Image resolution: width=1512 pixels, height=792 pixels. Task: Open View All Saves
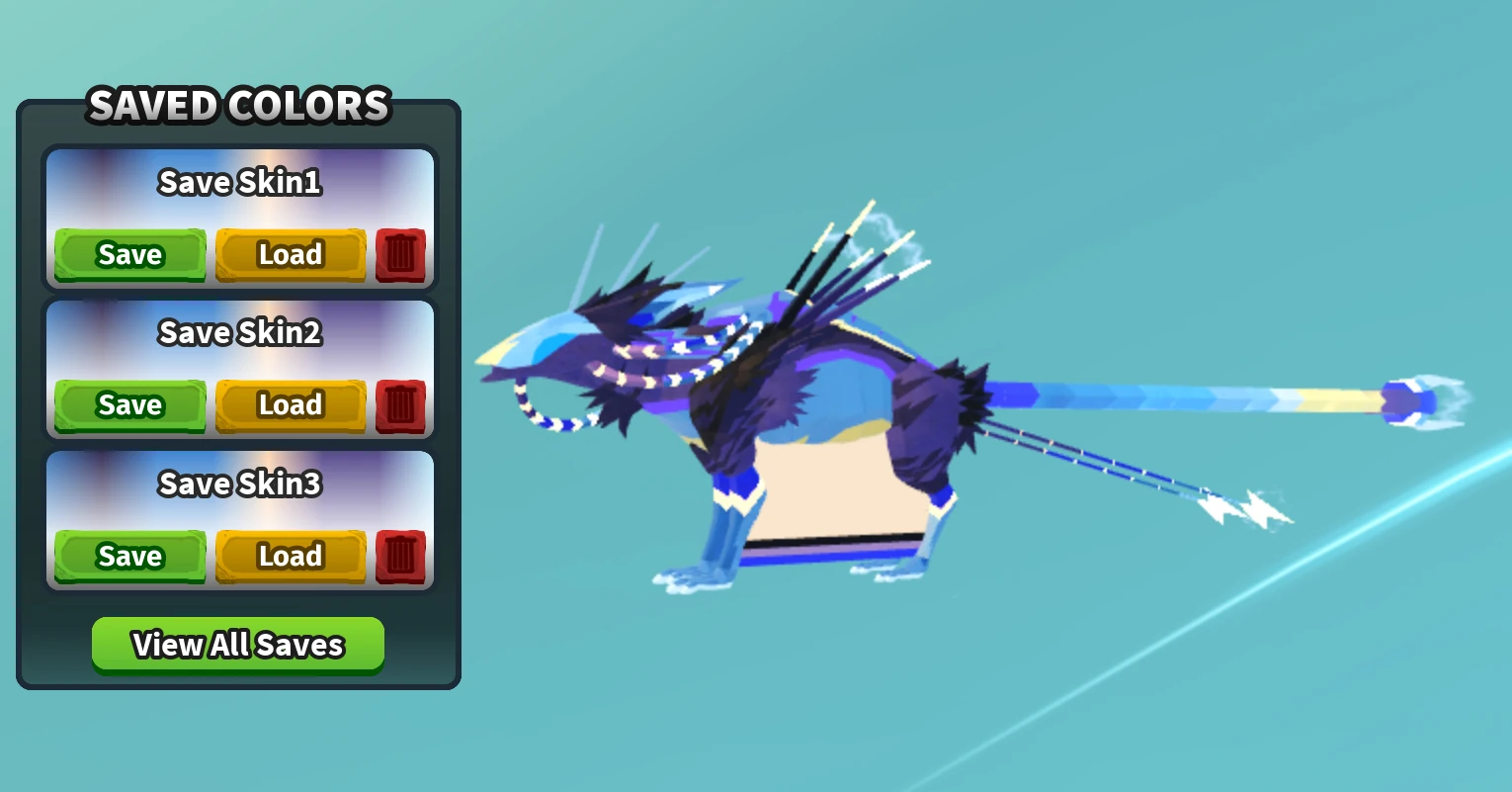(x=237, y=644)
